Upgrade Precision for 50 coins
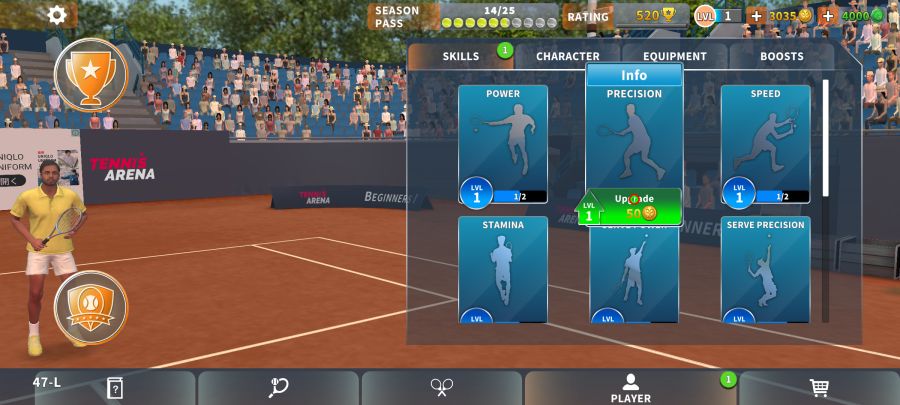 coord(634,207)
